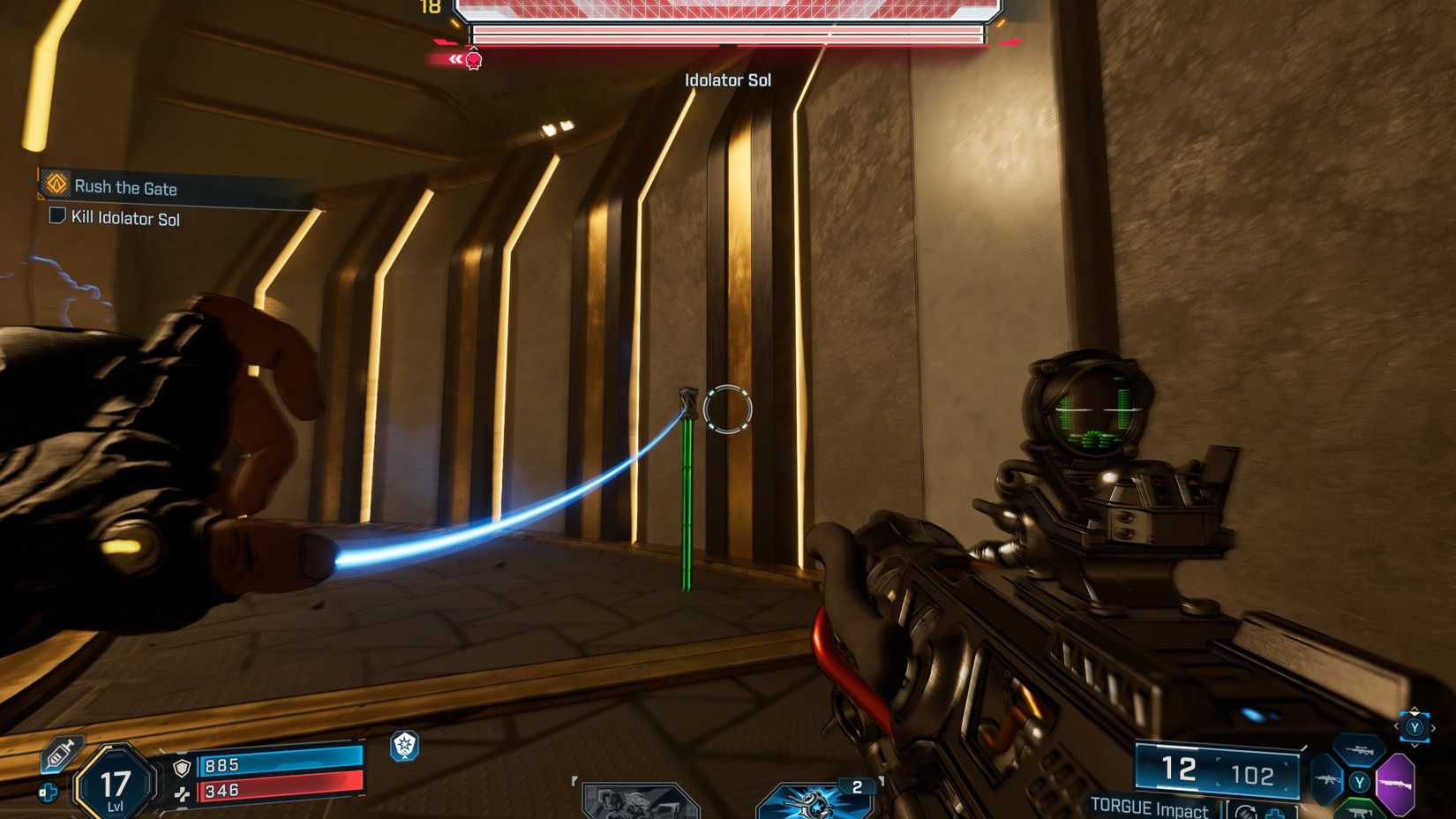The height and width of the screenshot is (819, 1456).
Task: Select the assault rifle on the weapon wheel's left
Action: pyautogui.click(x=1325, y=778)
